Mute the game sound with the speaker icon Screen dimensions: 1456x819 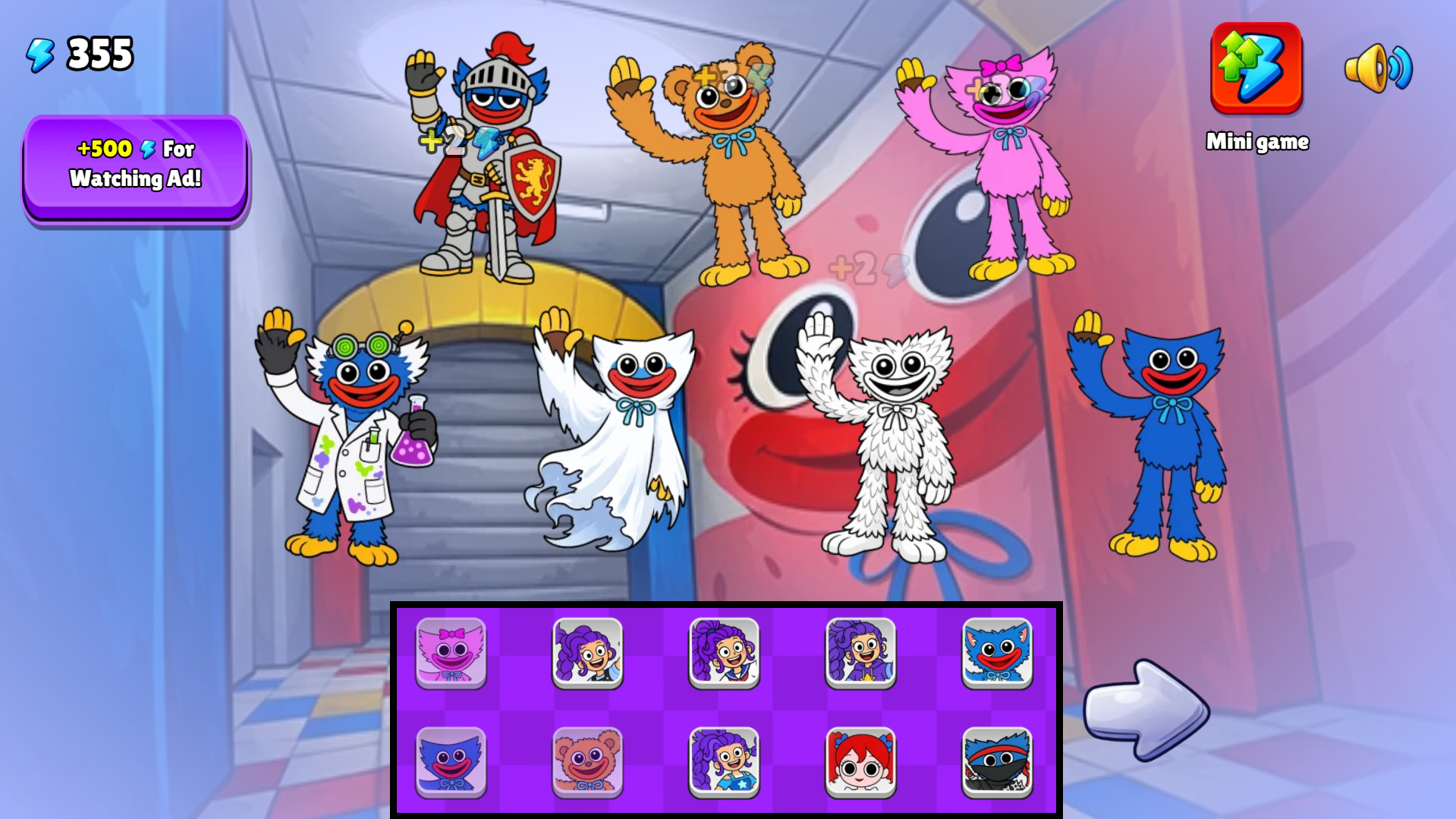pos(1378,70)
